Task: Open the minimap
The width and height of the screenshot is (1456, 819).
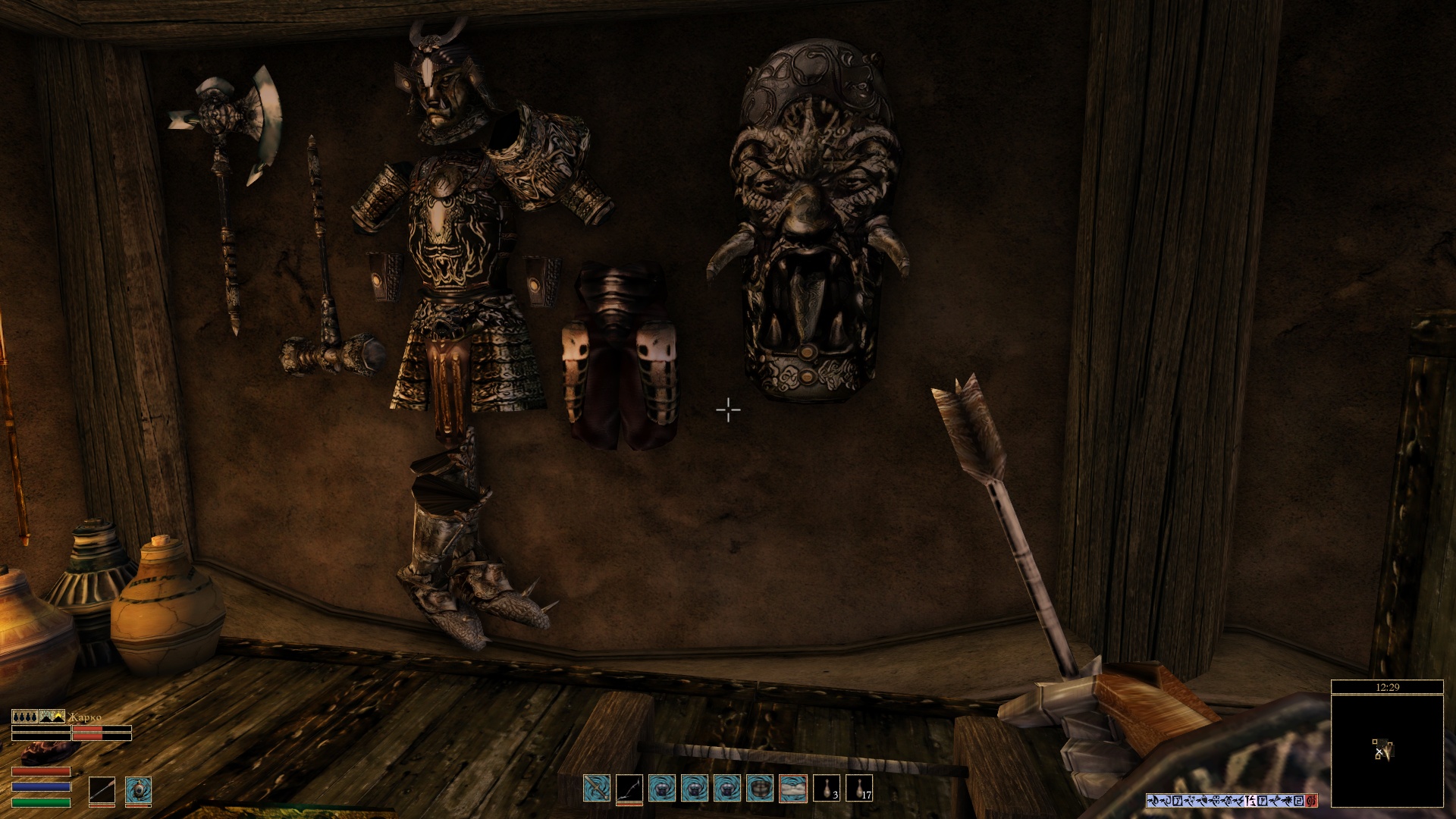Action: (1387, 750)
